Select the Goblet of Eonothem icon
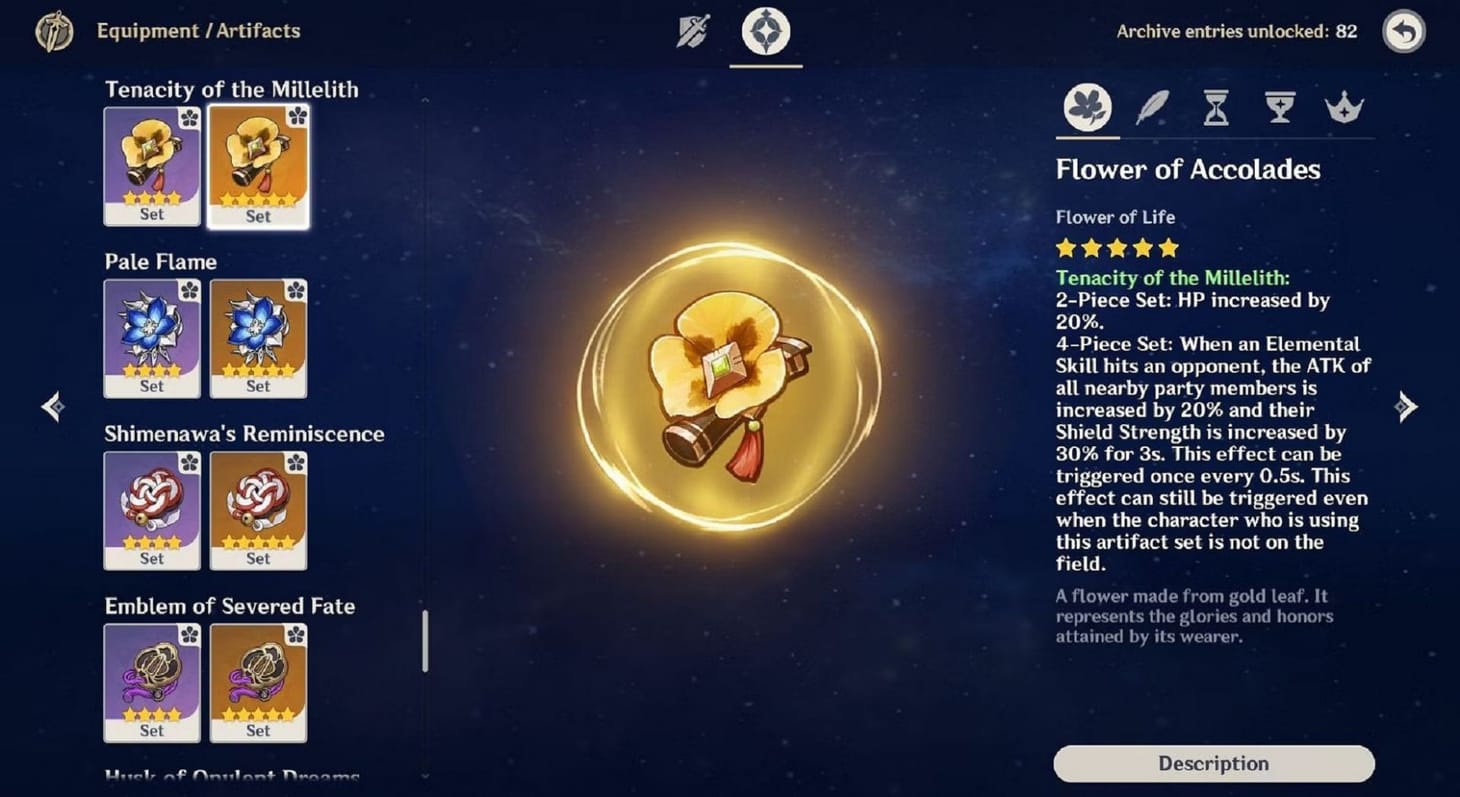The width and height of the screenshot is (1460, 797). (1279, 108)
